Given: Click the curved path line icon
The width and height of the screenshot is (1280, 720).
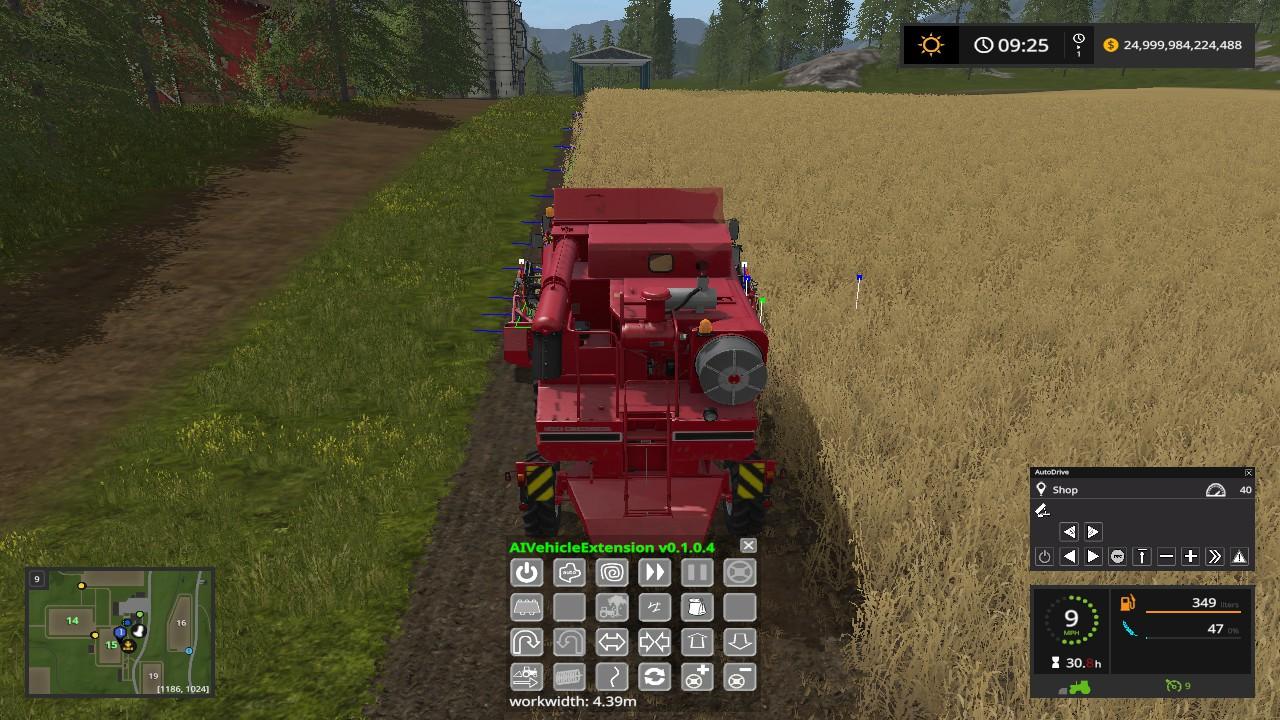Looking at the screenshot, I should coord(611,677).
